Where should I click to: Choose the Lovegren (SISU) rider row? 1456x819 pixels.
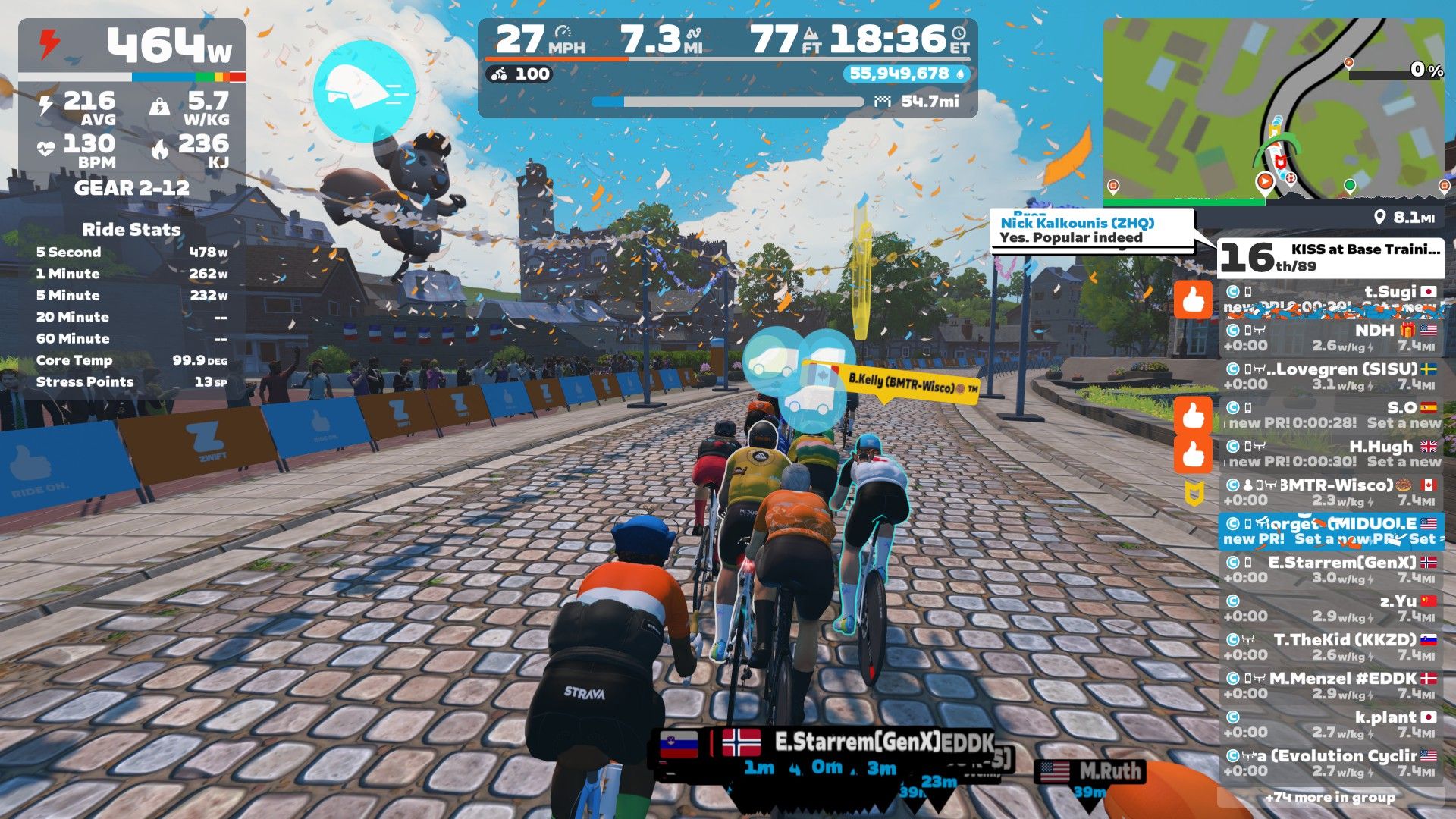1331,377
